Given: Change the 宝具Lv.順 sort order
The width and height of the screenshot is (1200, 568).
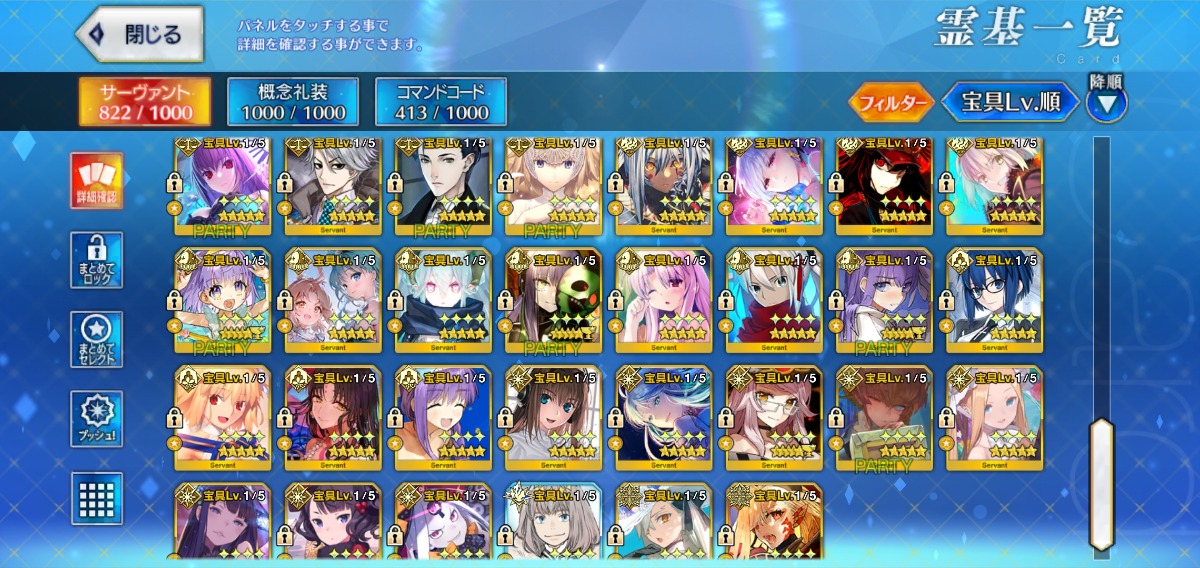Looking at the screenshot, I should [x=1010, y=102].
